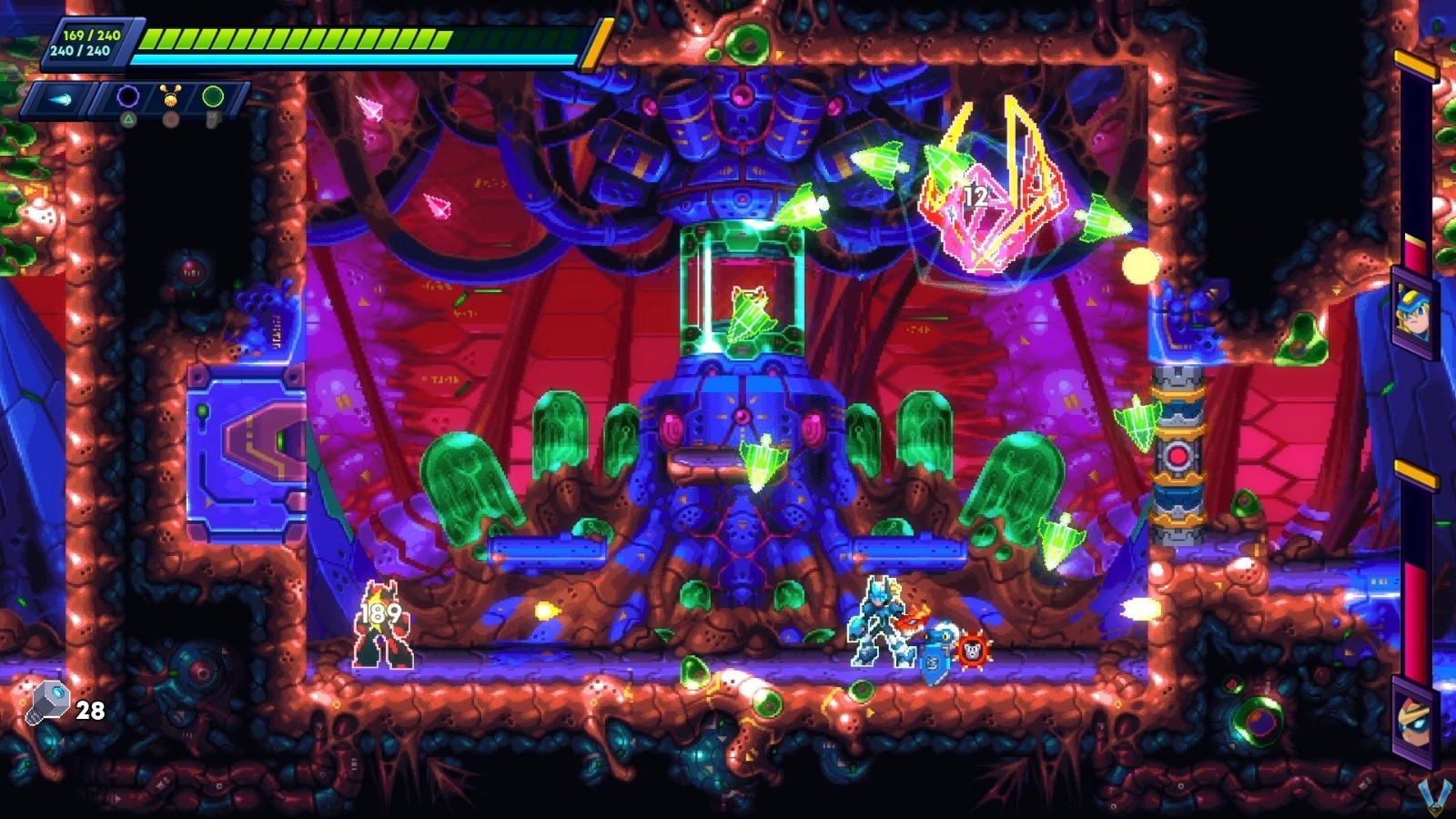Click the hammer scrap currency icon
The width and height of the screenshot is (1456, 819).
(x=51, y=703)
